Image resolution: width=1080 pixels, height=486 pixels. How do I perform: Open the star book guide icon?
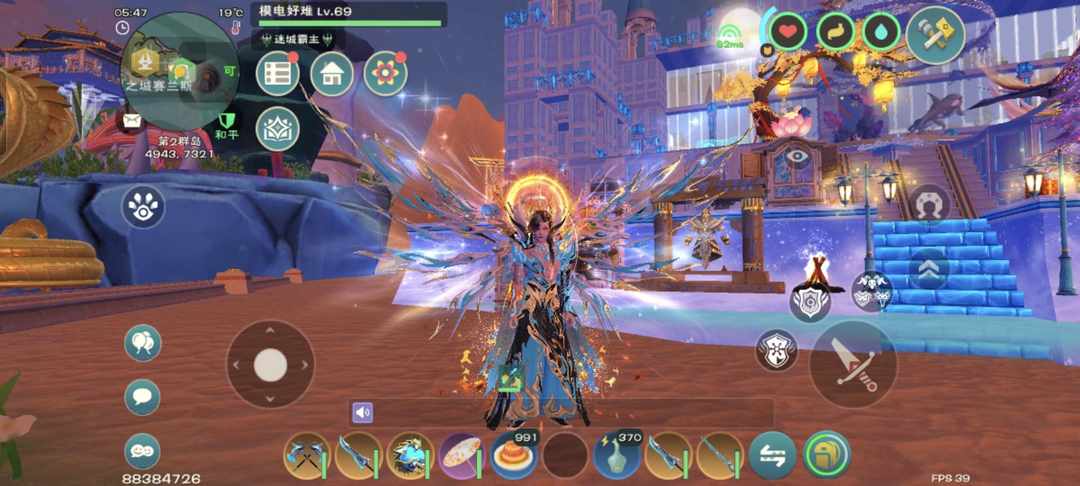point(278,128)
